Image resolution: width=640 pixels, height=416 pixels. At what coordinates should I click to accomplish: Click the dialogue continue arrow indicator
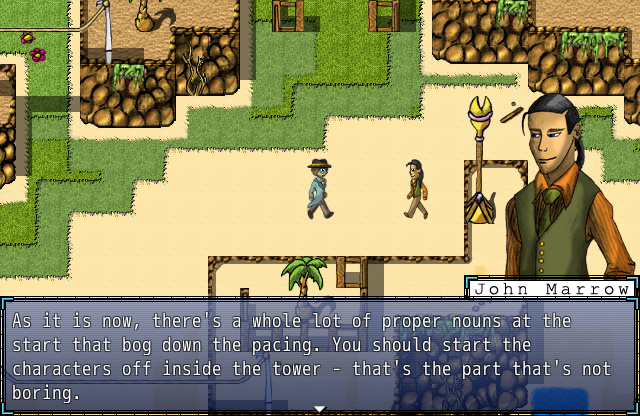point(320,409)
